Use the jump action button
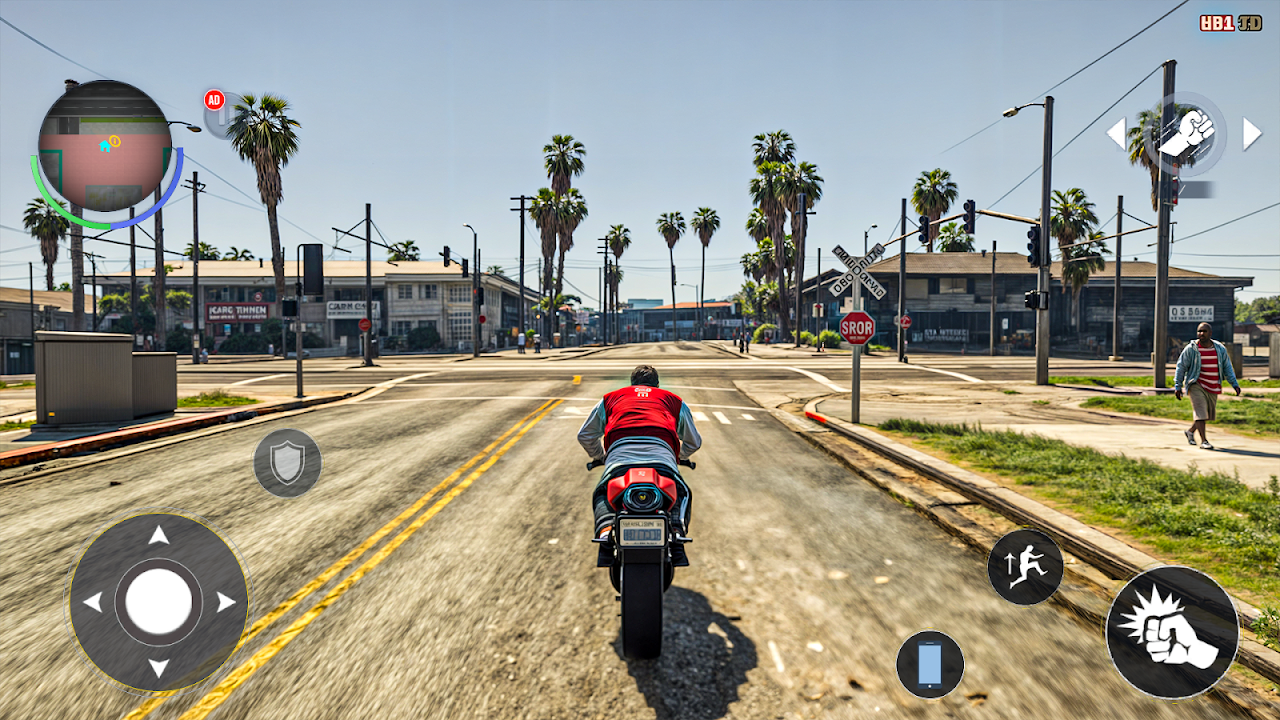Viewport: 1280px width, 720px height. (1025, 567)
